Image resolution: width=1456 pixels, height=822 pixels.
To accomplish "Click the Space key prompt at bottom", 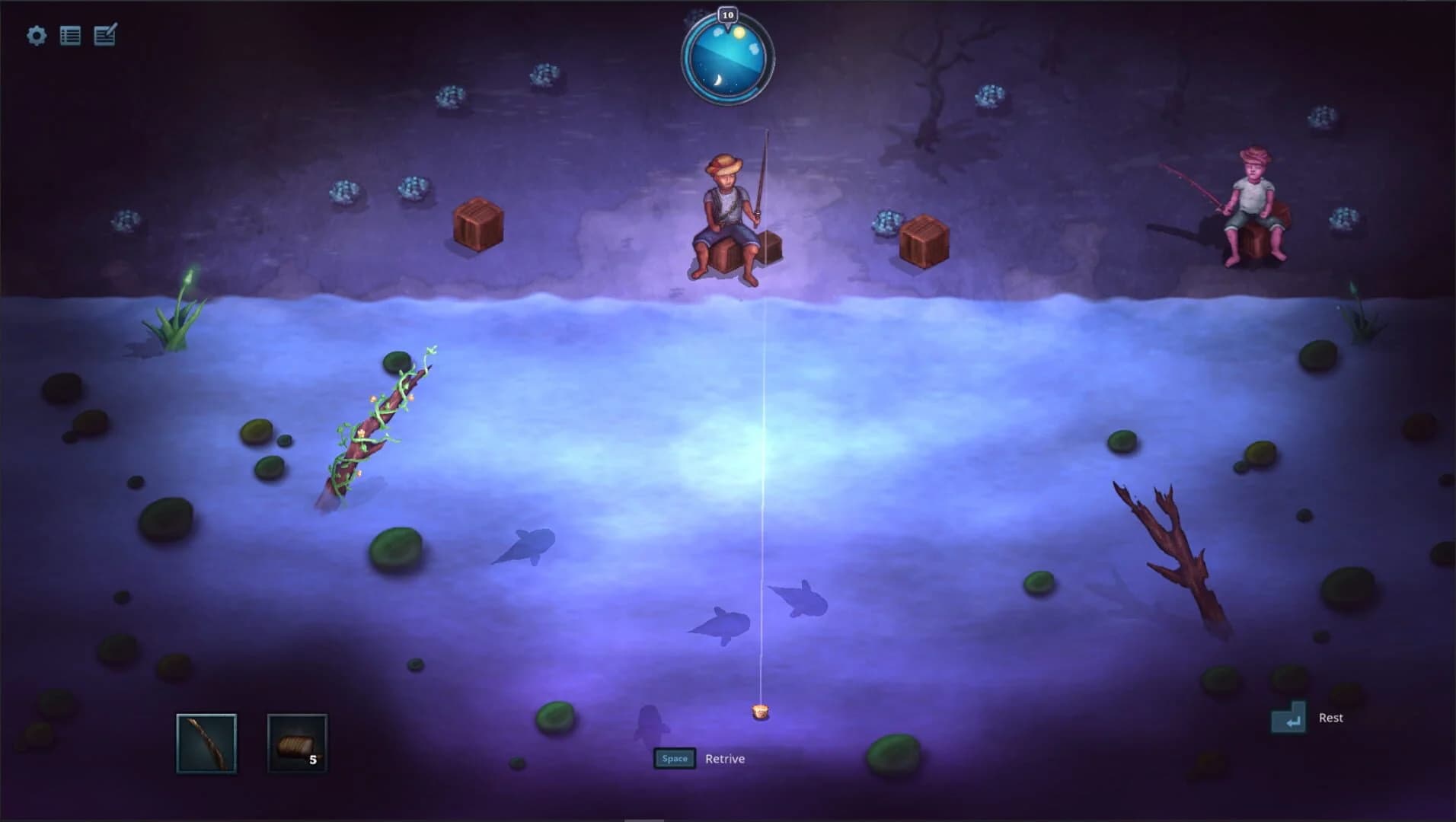I will tap(675, 758).
